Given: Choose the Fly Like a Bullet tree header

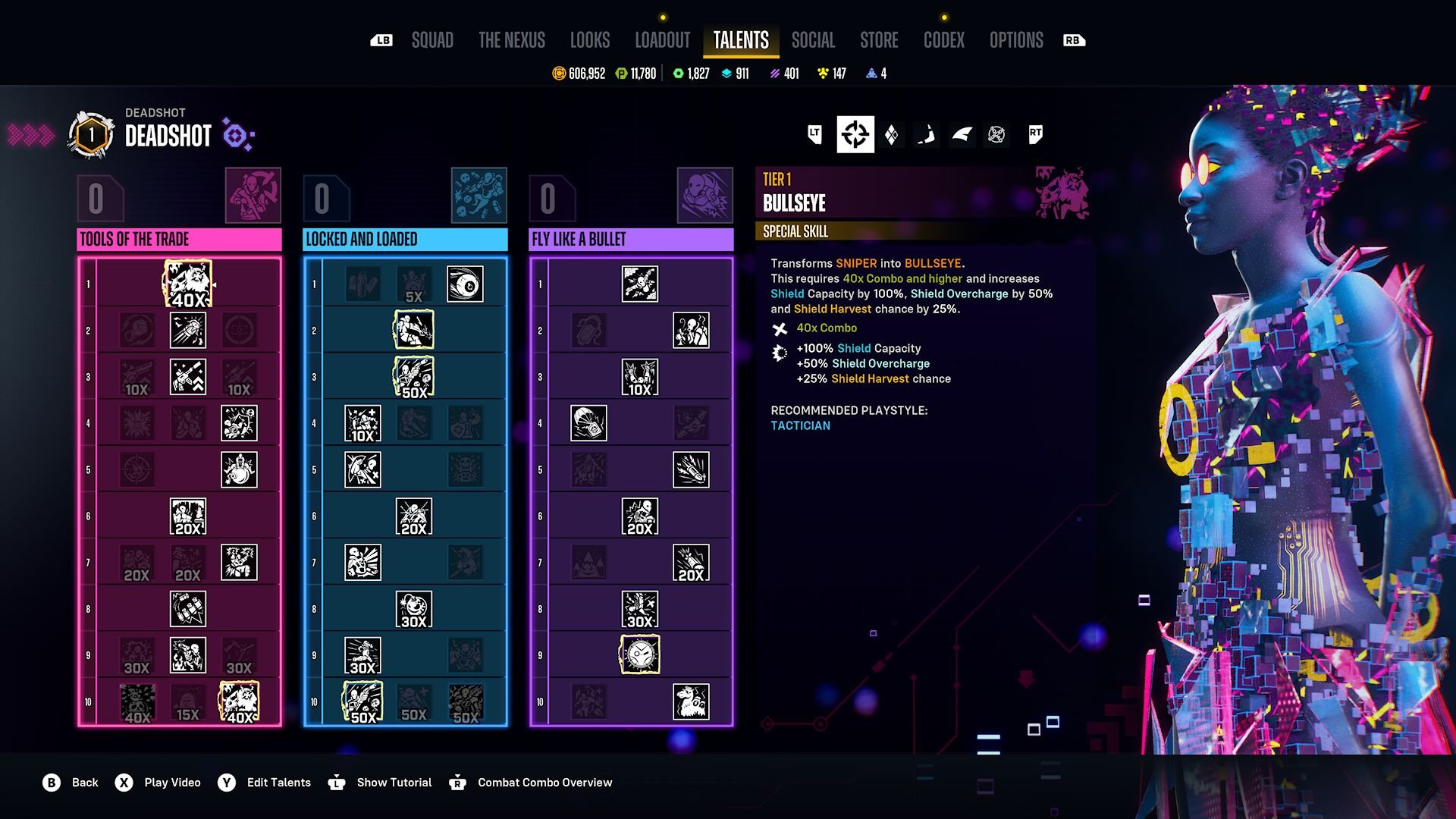Looking at the screenshot, I should tap(631, 240).
